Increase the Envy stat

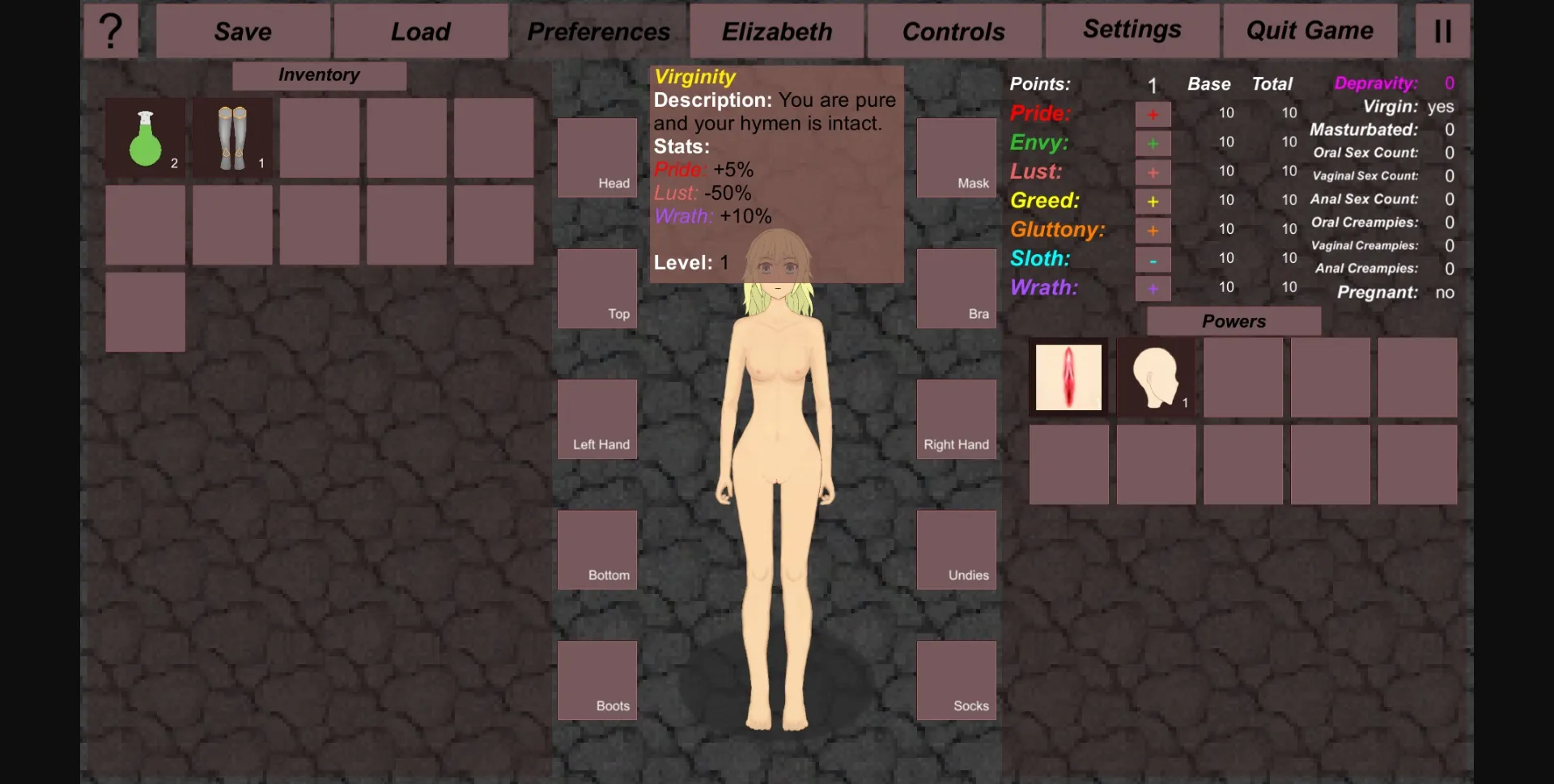click(1153, 142)
